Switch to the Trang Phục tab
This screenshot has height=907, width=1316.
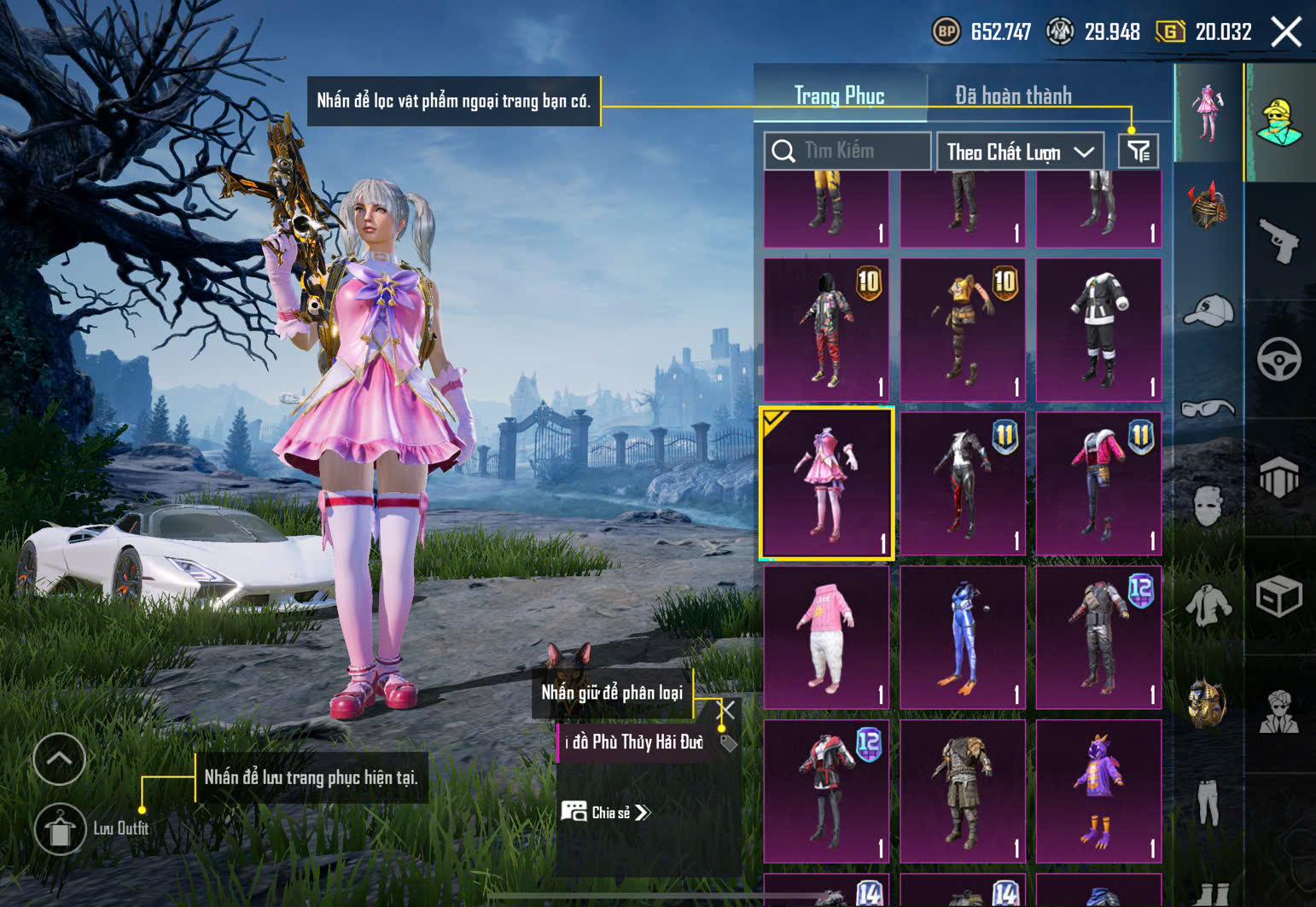(839, 96)
